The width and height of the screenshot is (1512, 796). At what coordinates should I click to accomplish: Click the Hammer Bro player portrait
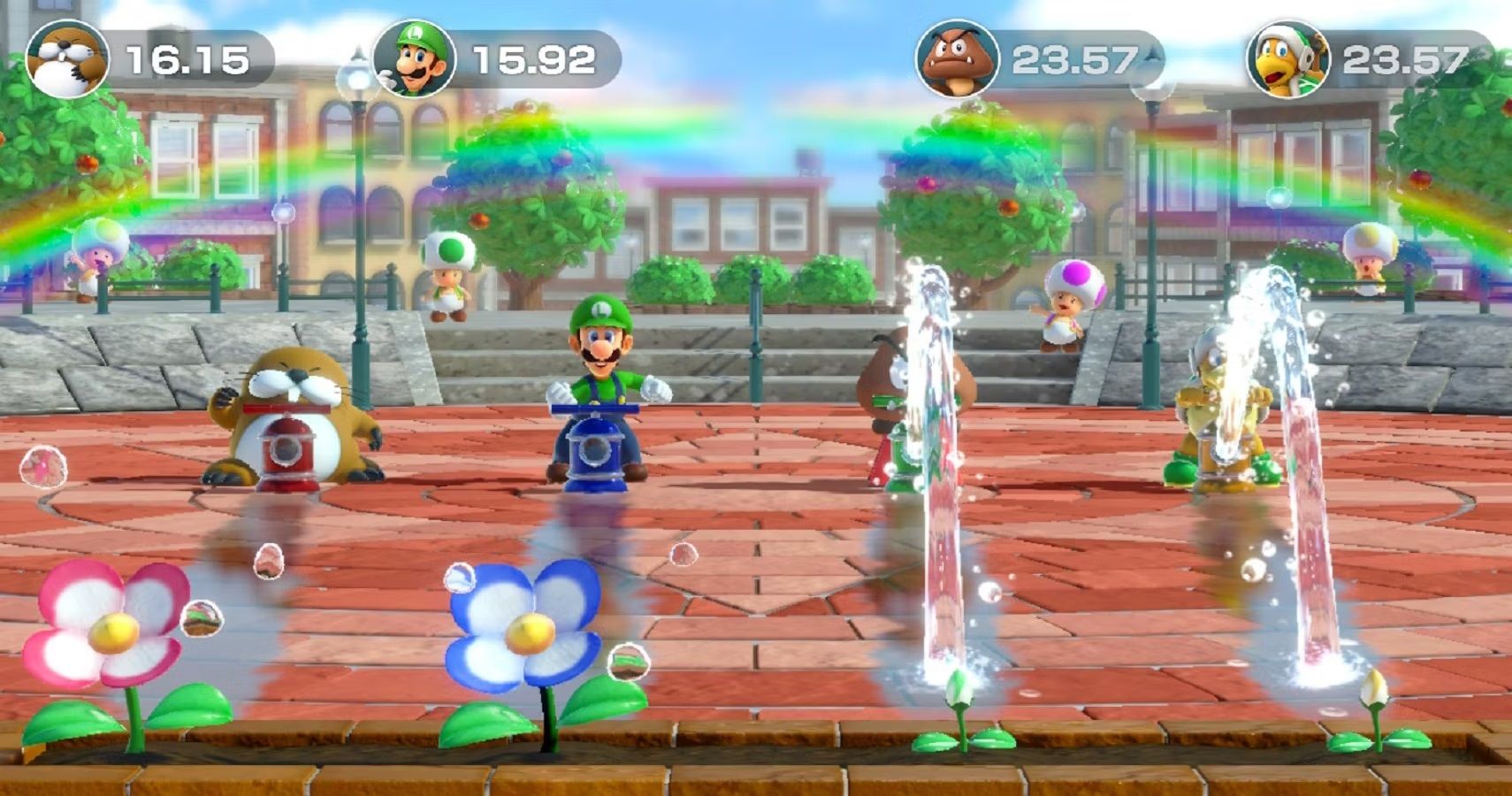[x=1287, y=59]
